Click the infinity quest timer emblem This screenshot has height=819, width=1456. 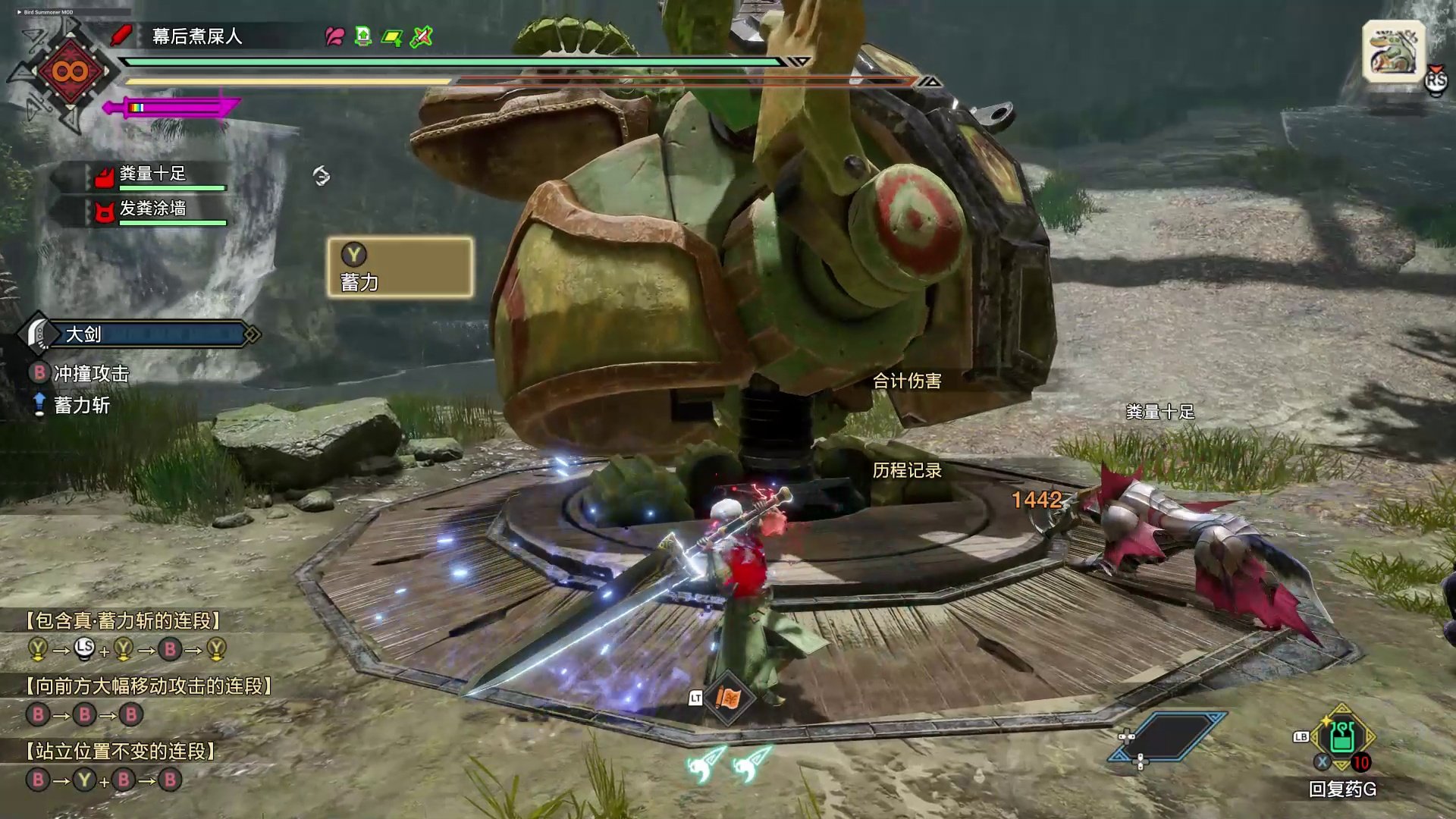[x=70, y=72]
